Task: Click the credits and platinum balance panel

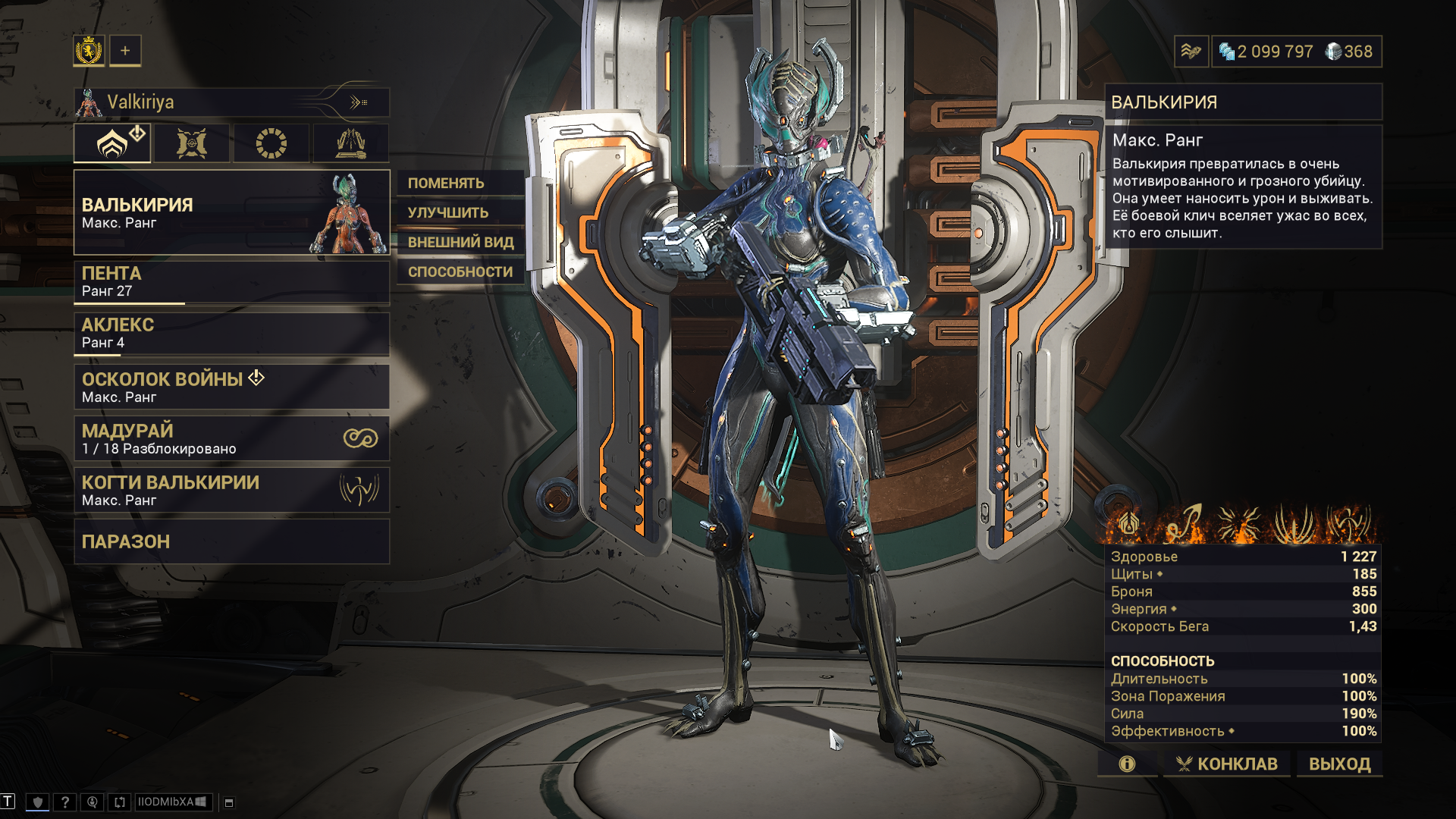Action: tap(1296, 52)
